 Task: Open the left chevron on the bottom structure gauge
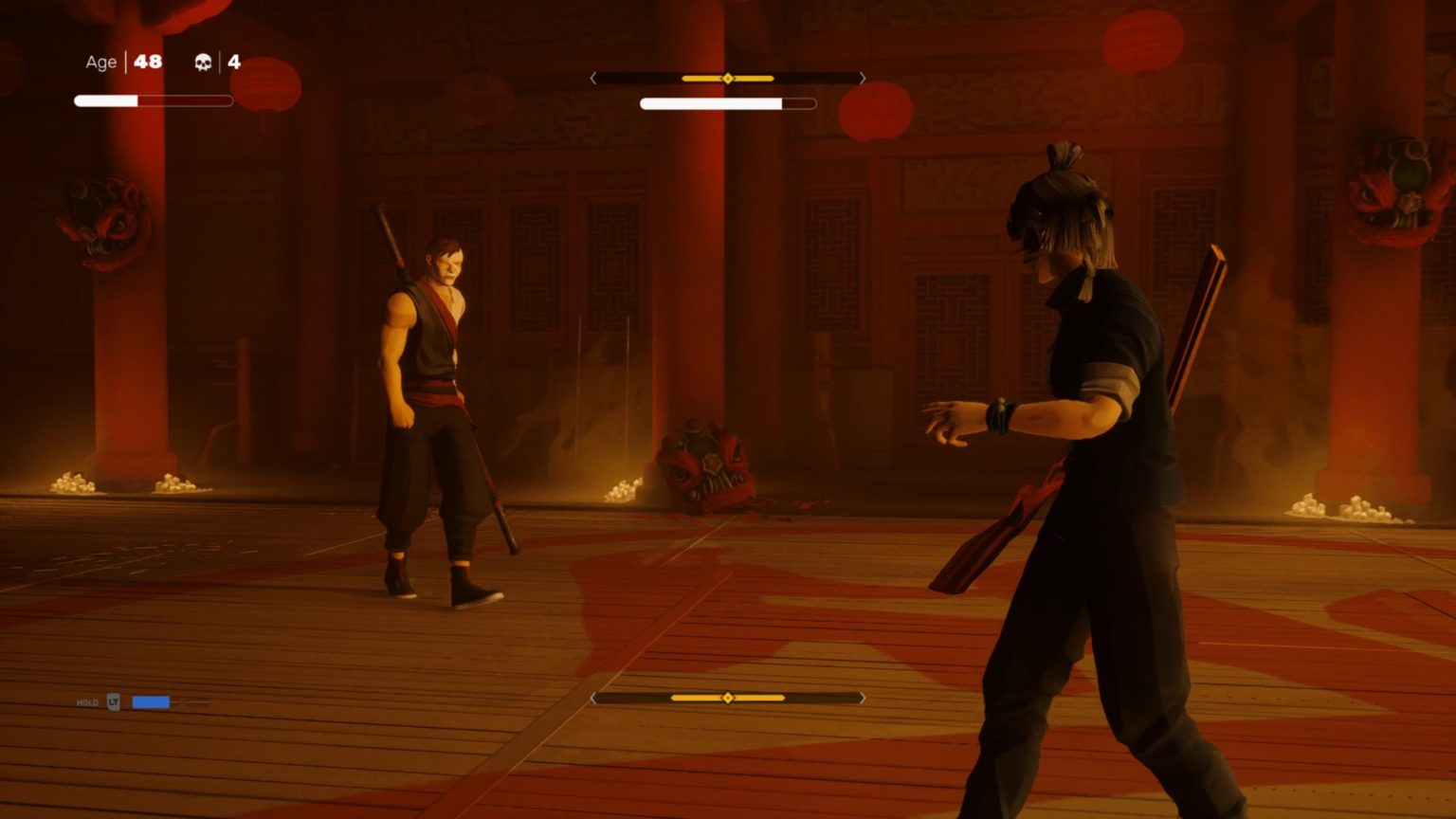click(595, 697)
